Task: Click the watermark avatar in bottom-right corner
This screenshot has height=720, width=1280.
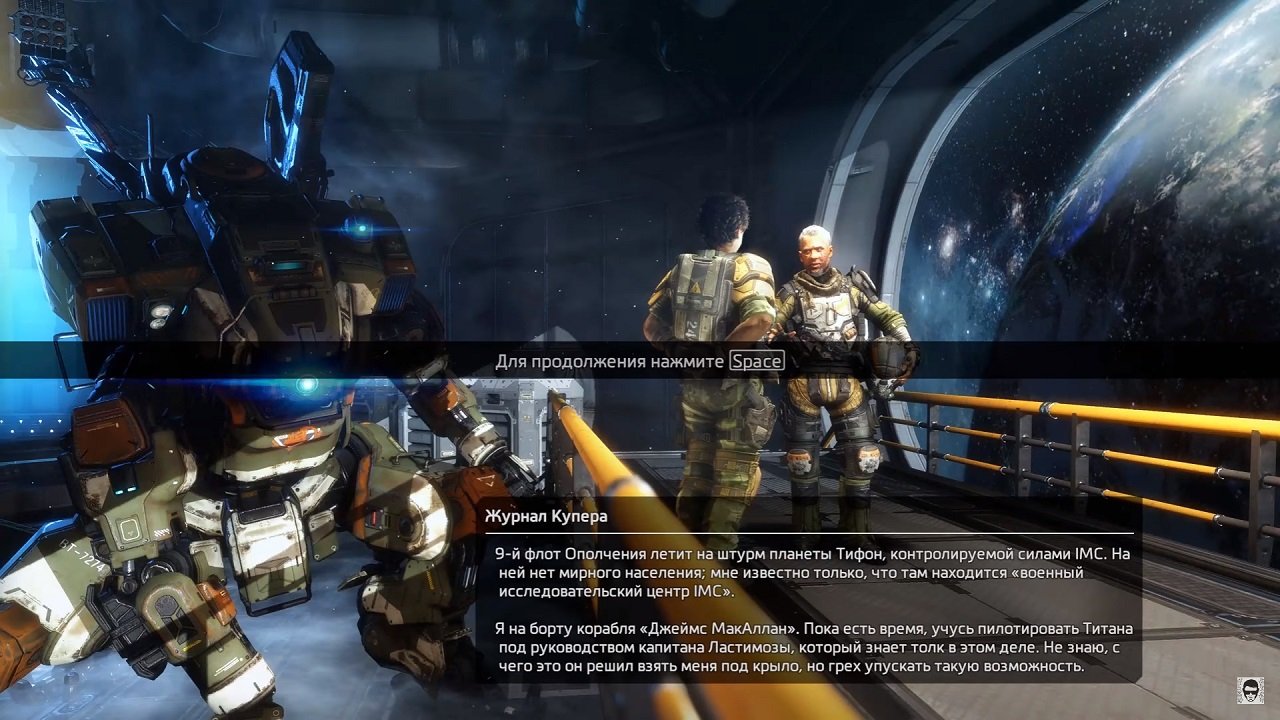Action: click(1250, 691)
